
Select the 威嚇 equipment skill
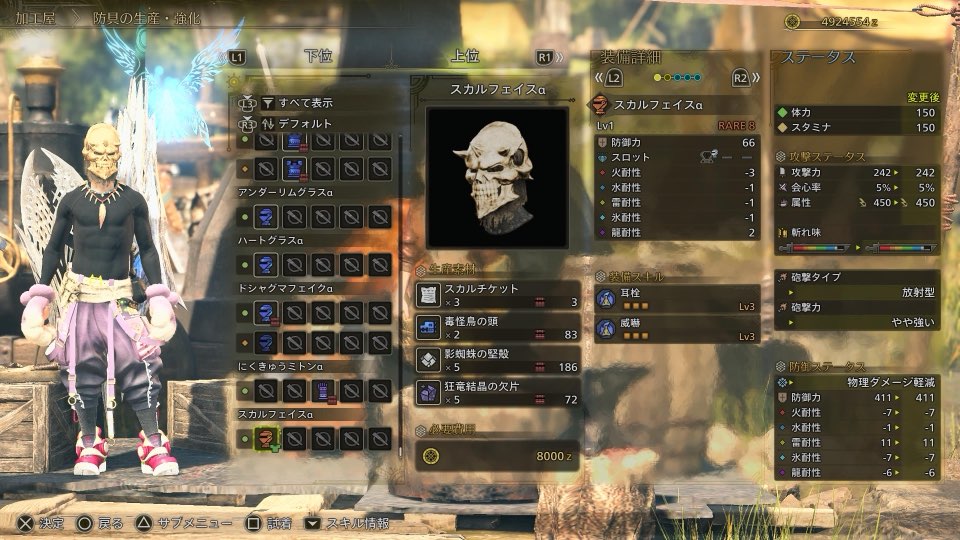click(x=676, y=328)
